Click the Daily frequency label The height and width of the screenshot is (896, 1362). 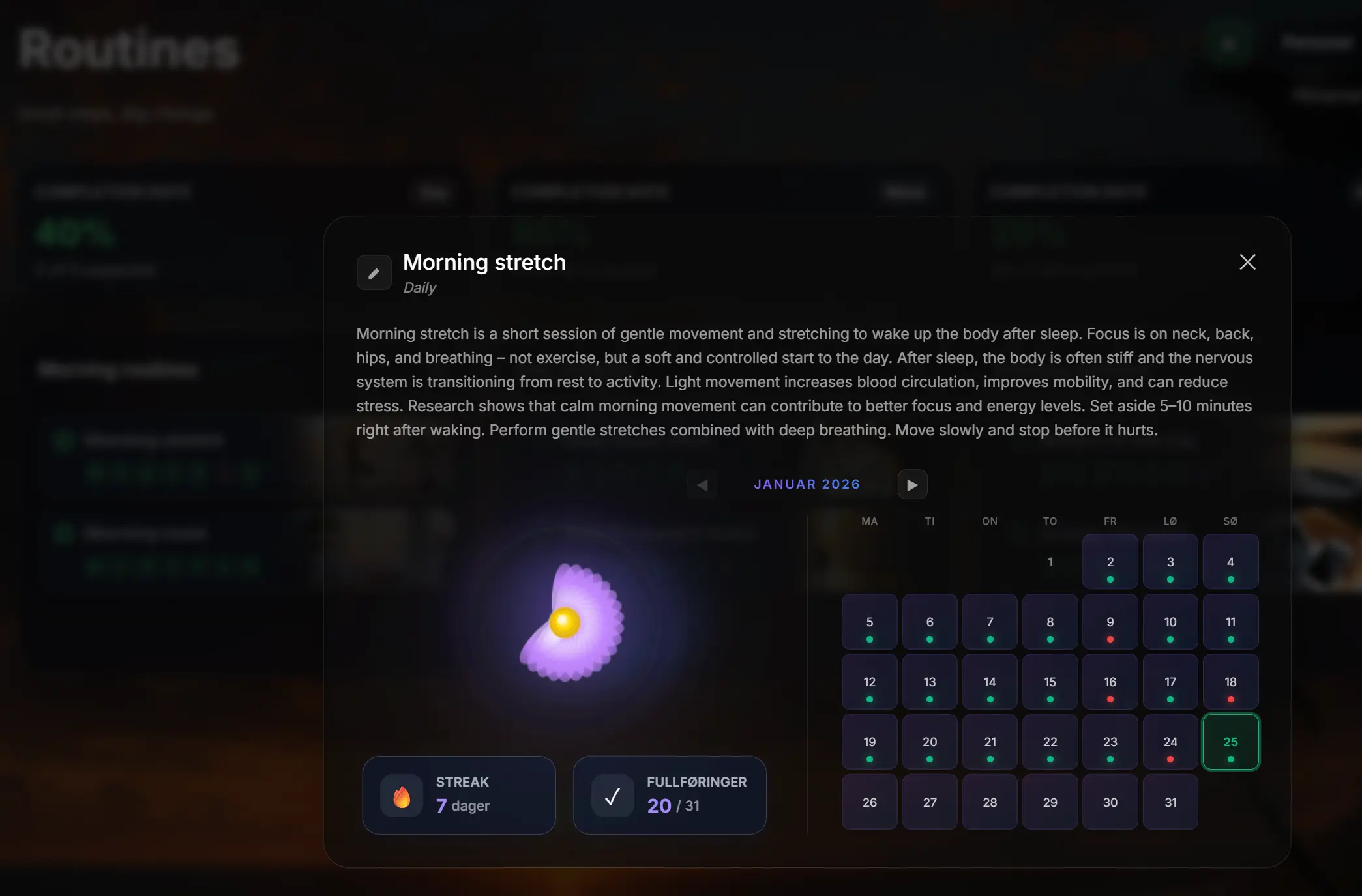point(419,287)
